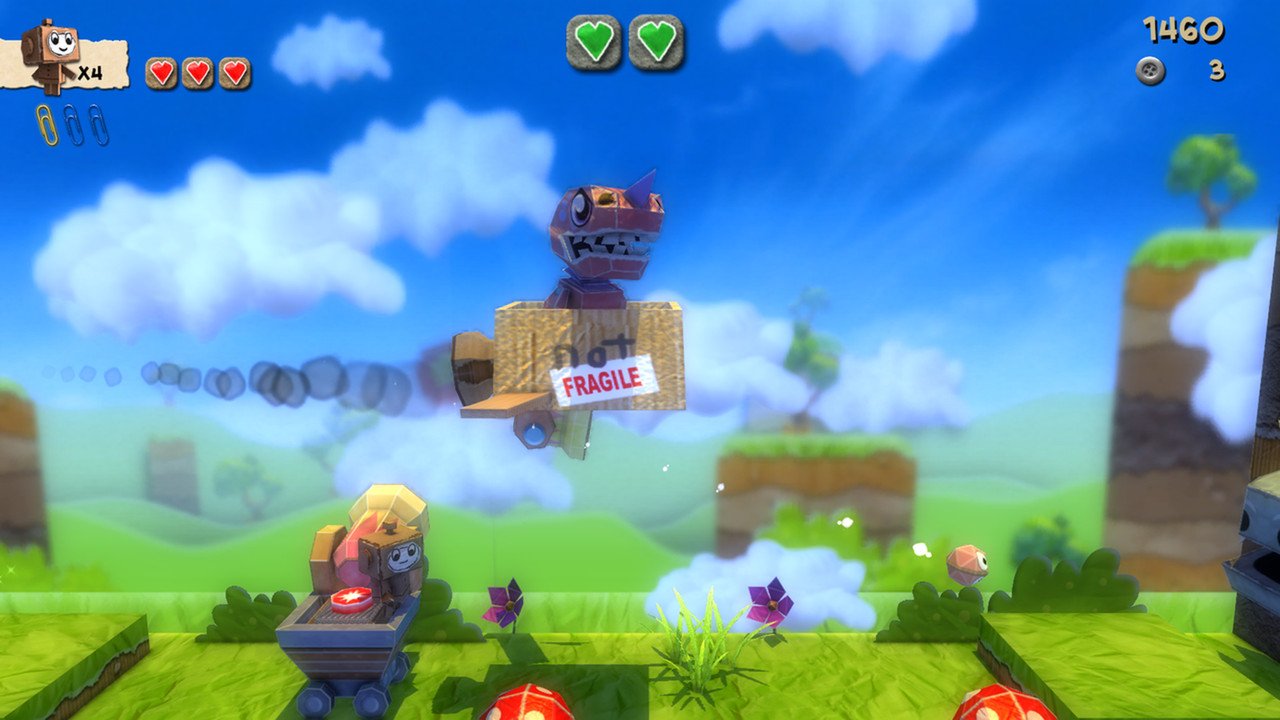Image resolution: width=1280 pixels, height=720 pixels.
Task: Click the blue paperclip icon
Action: point(74,123)
